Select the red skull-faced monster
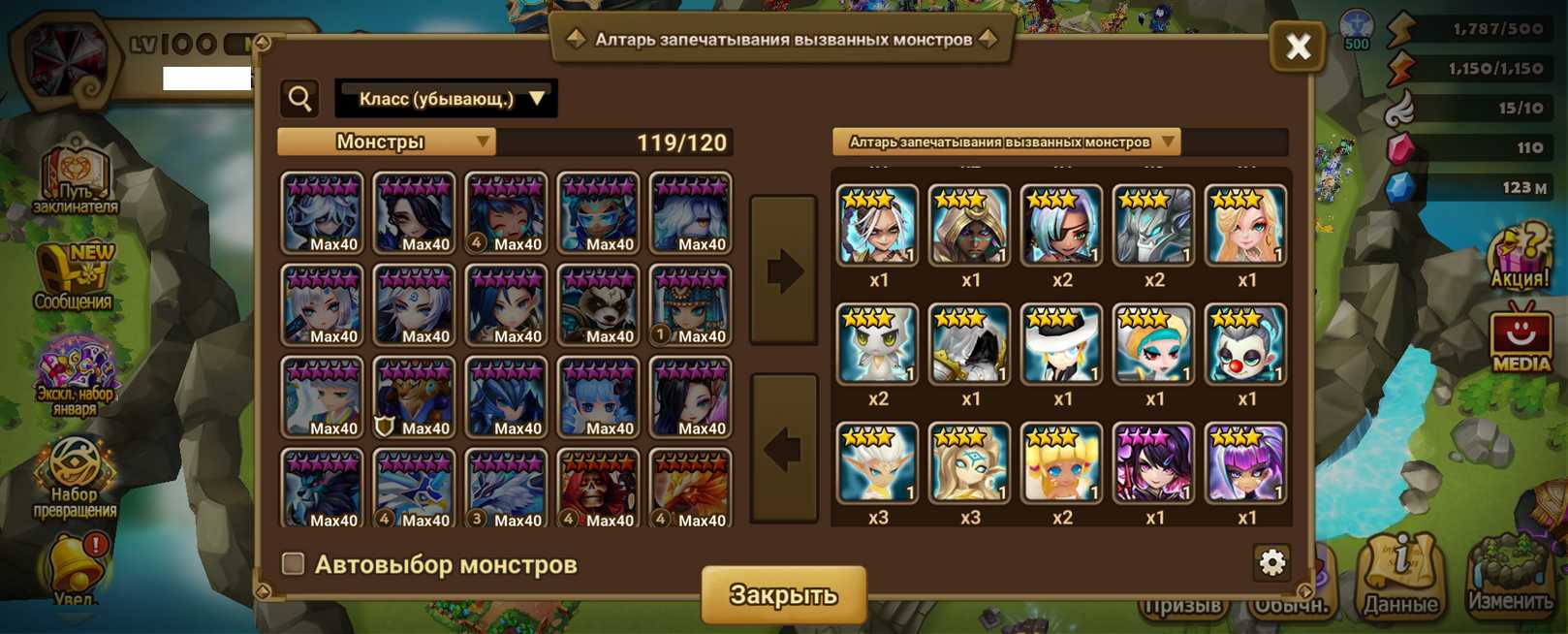Screen dimensions: 1568x634 pos(598,489)
